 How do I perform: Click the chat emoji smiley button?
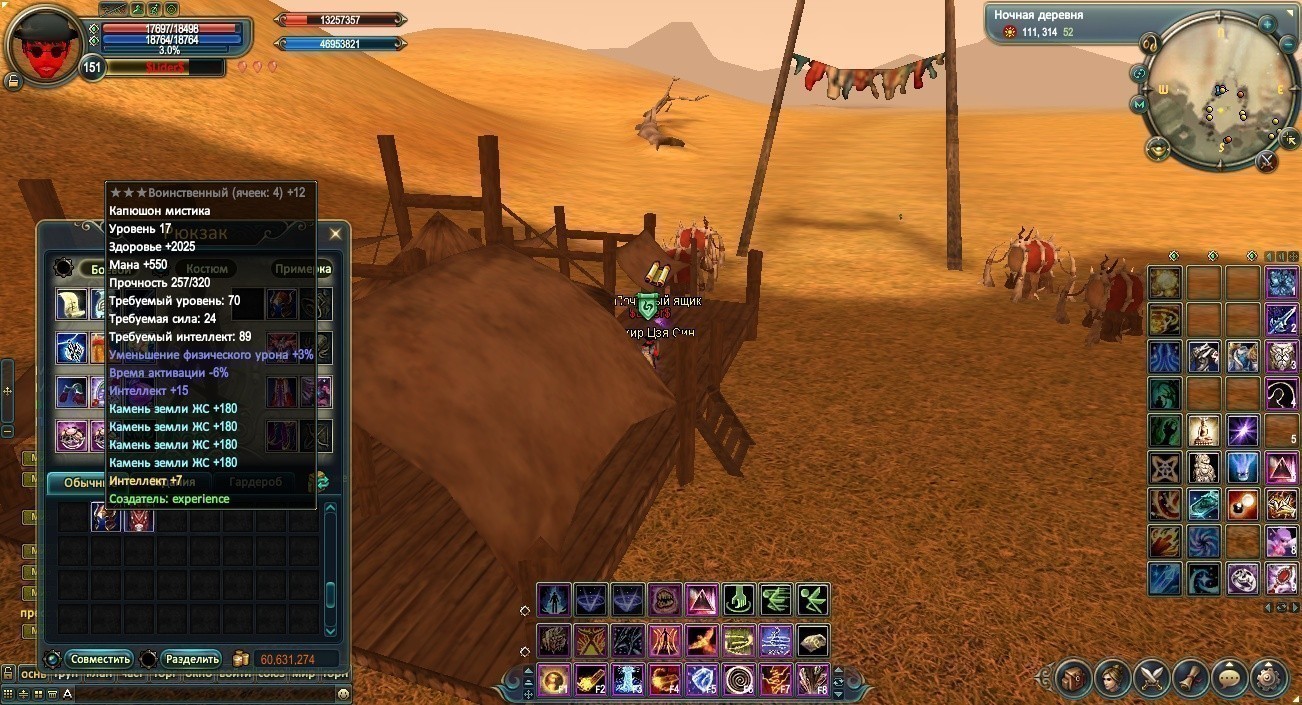pyautogui.click(x=343, y=693)
